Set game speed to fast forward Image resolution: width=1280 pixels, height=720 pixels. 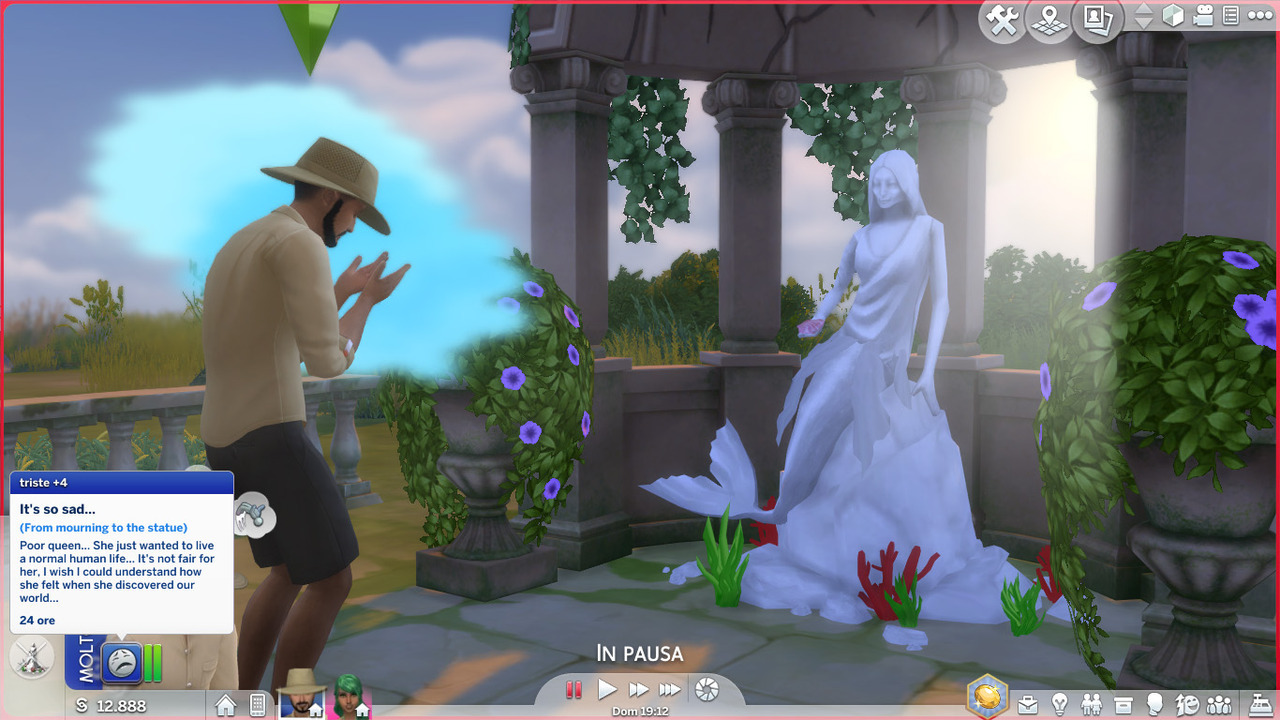[638, 689]
